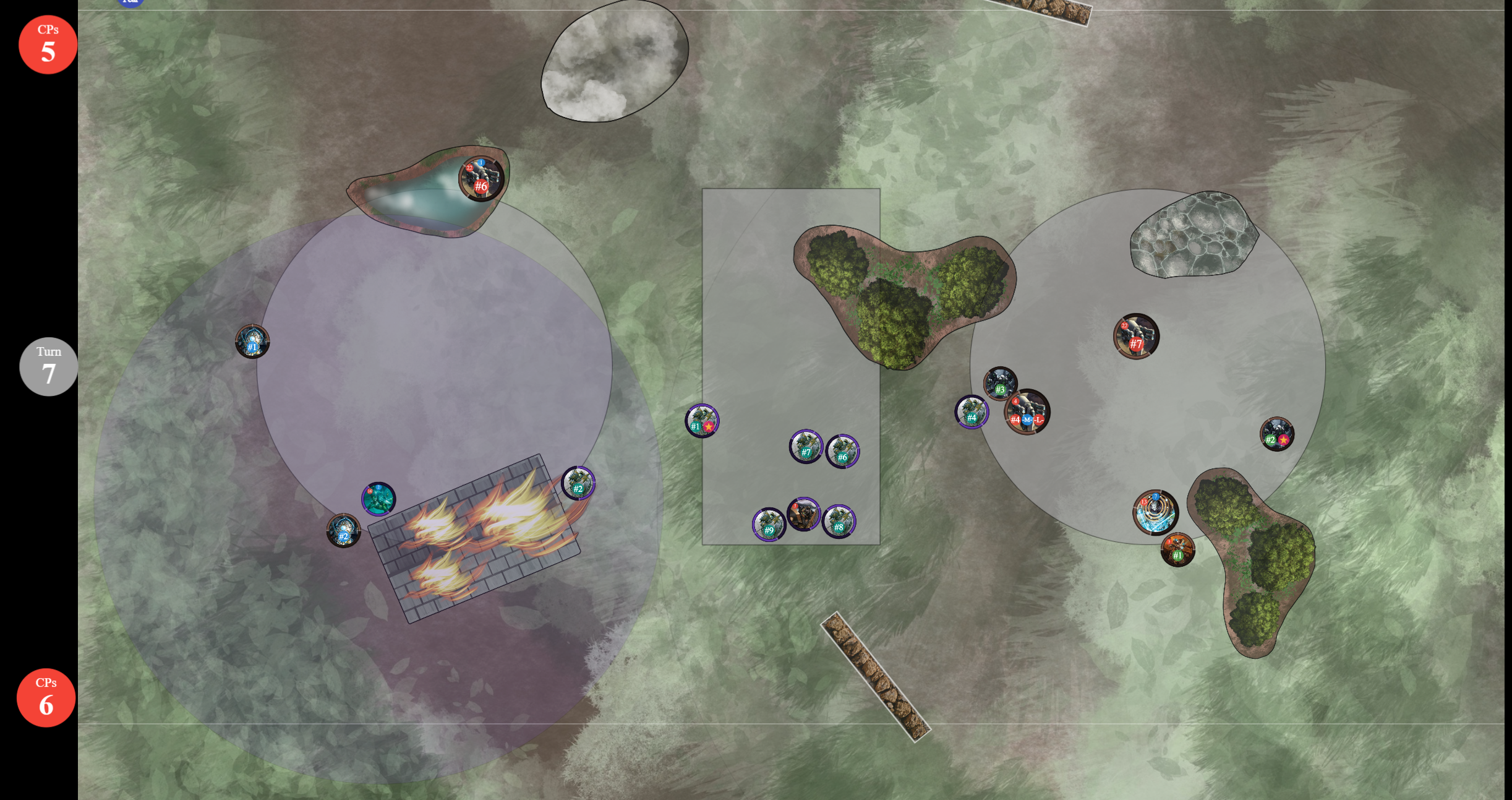The height and width of the screenshot is (800, 1512).
Task: Select the teal aquatic token with 16 badge
Action: pos(378,499)
